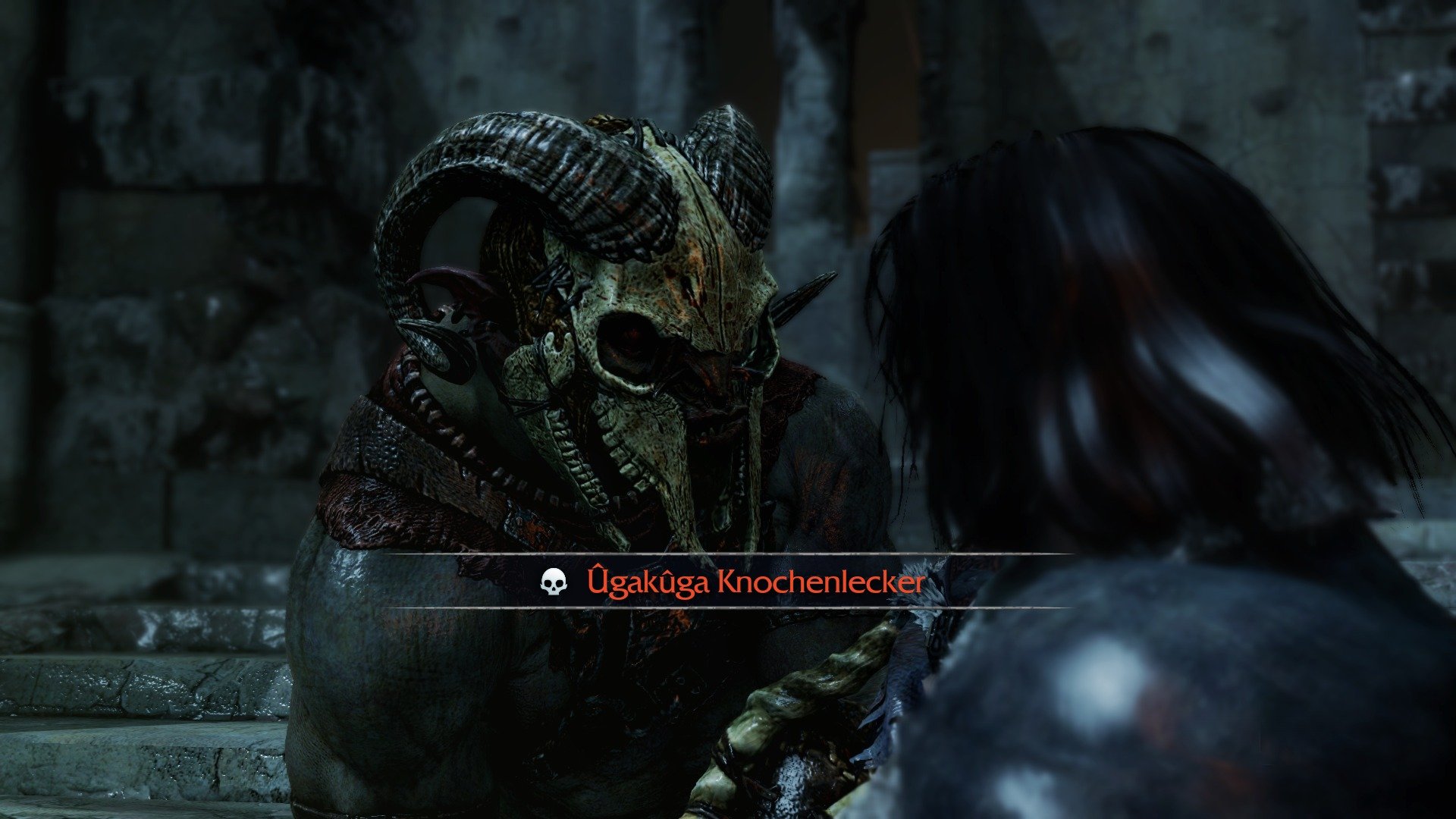
Task: Click the name text Ûgakûga Knochenlecker
Action: 758,580
